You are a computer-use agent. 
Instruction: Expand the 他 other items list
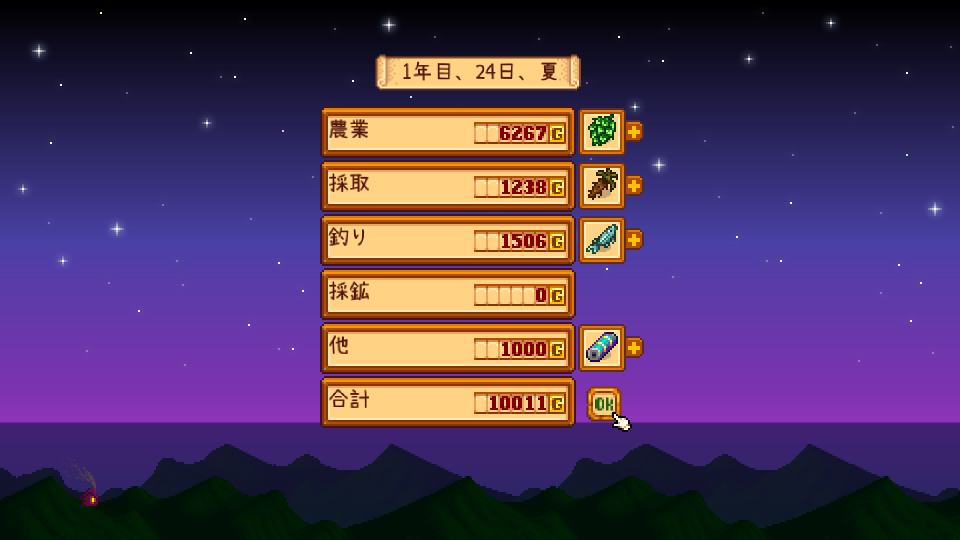[634, 347]
